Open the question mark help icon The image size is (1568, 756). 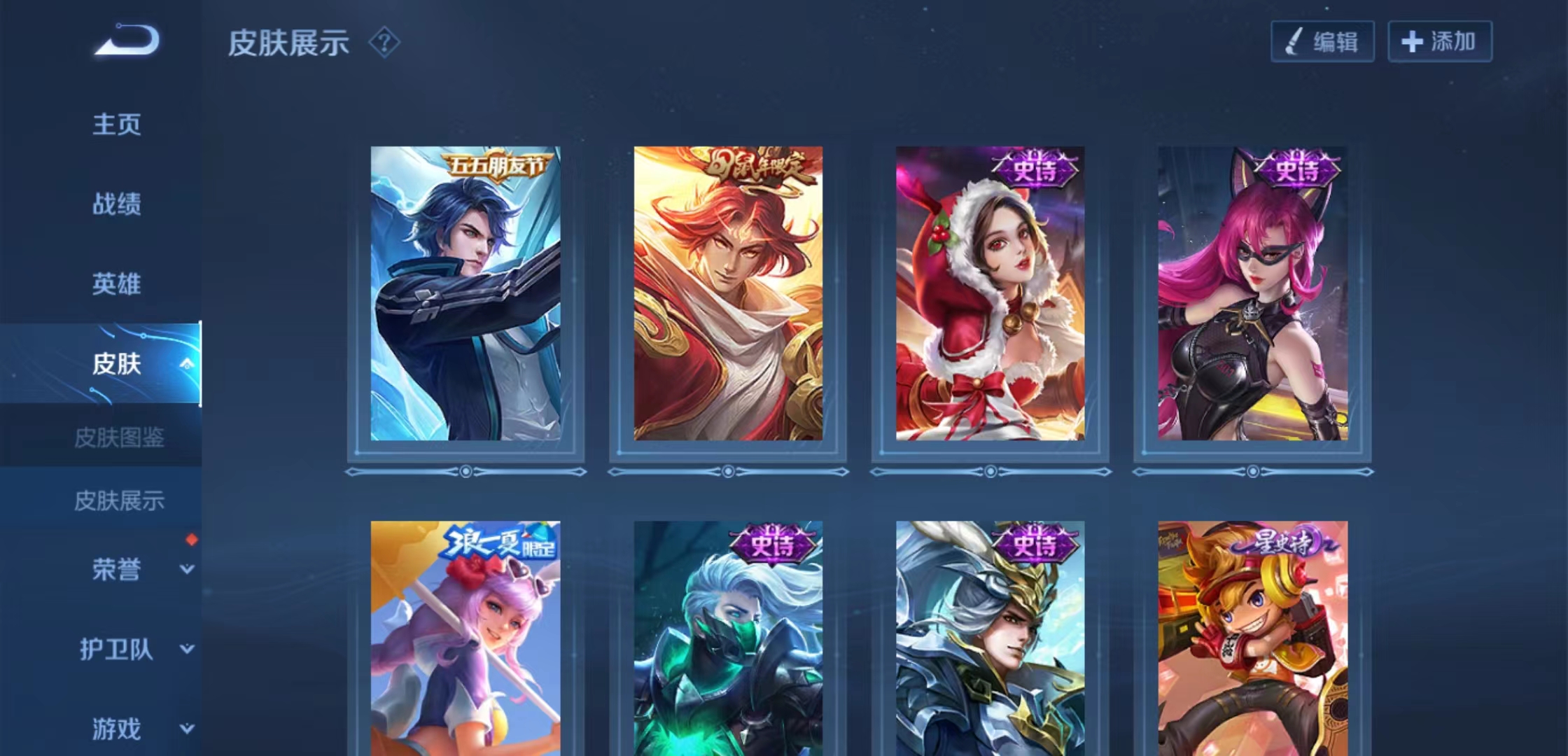click(x=384, y=43)
